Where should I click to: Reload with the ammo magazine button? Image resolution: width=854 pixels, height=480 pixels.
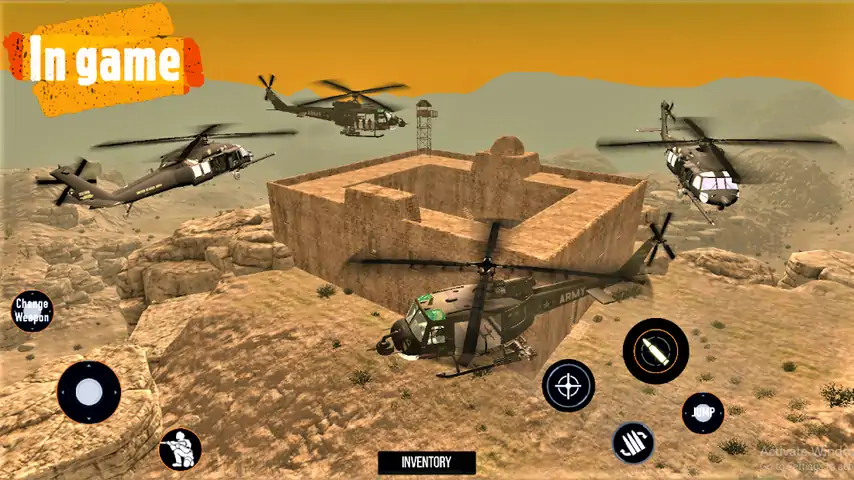[x=632, y=443]
